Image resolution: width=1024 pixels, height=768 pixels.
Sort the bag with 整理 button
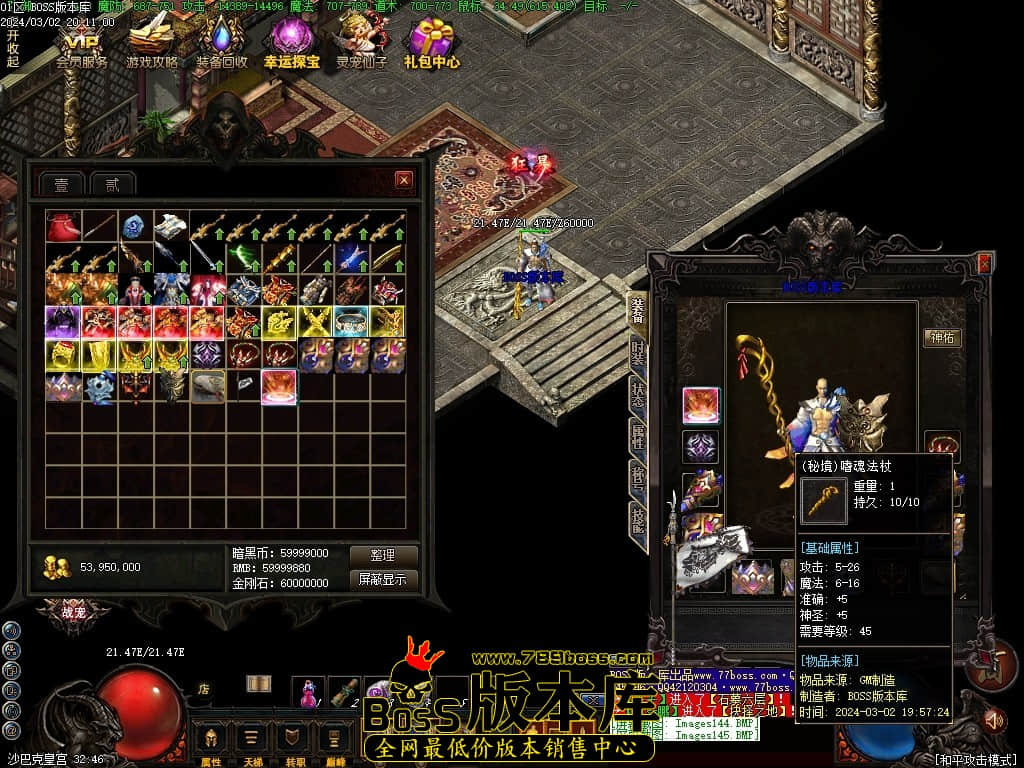(383, 555)
